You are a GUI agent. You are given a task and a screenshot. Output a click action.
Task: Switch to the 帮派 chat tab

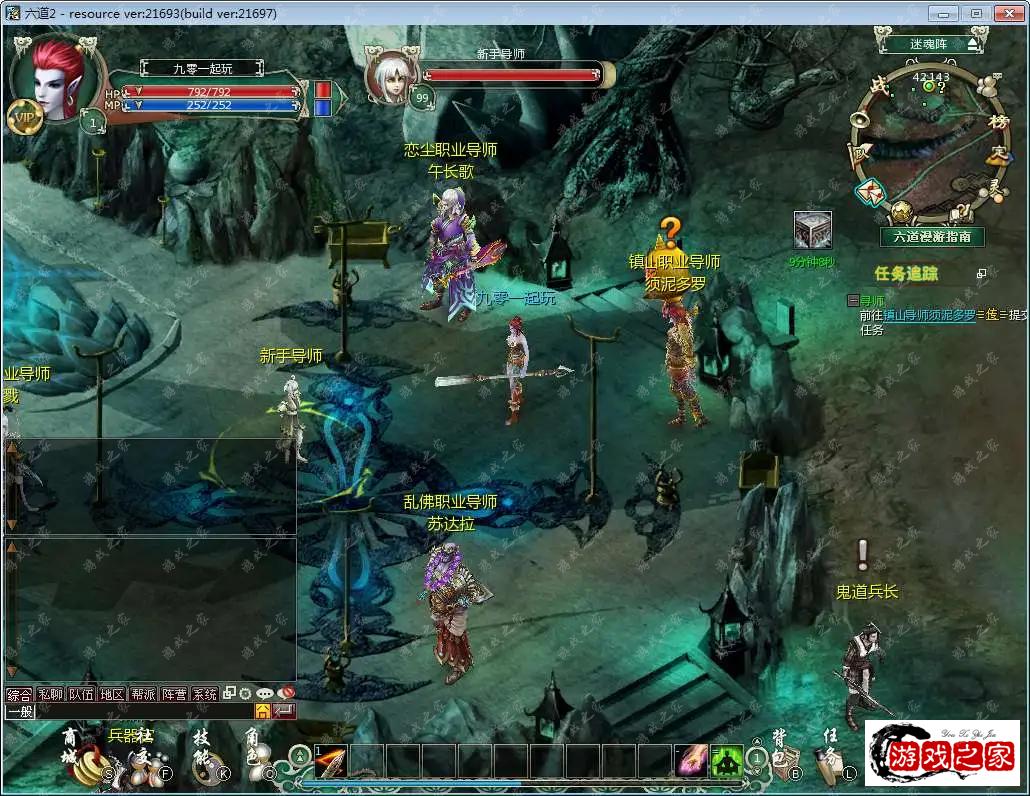143,694
